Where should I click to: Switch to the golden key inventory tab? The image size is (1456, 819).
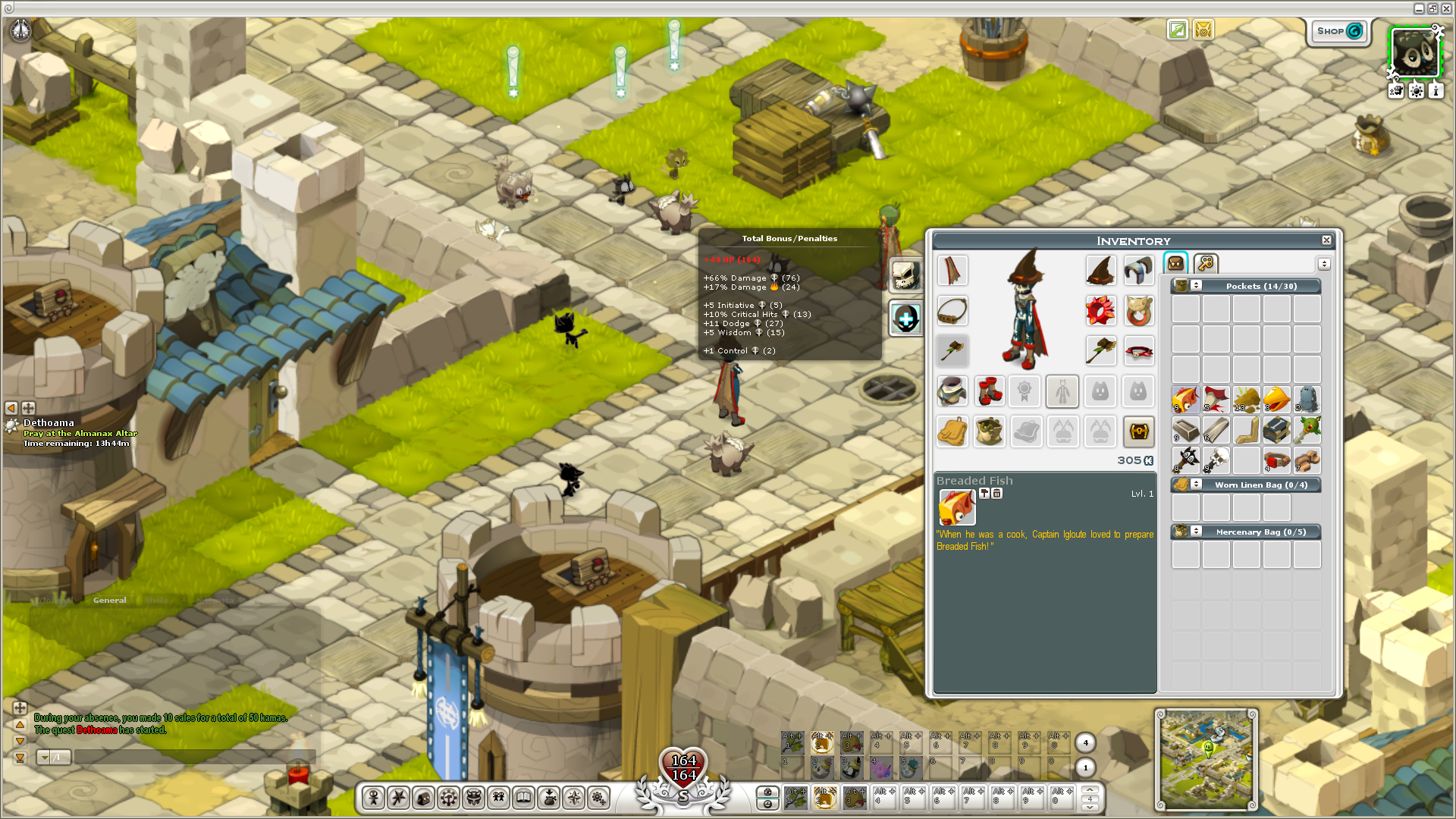tap(1206, 263)
